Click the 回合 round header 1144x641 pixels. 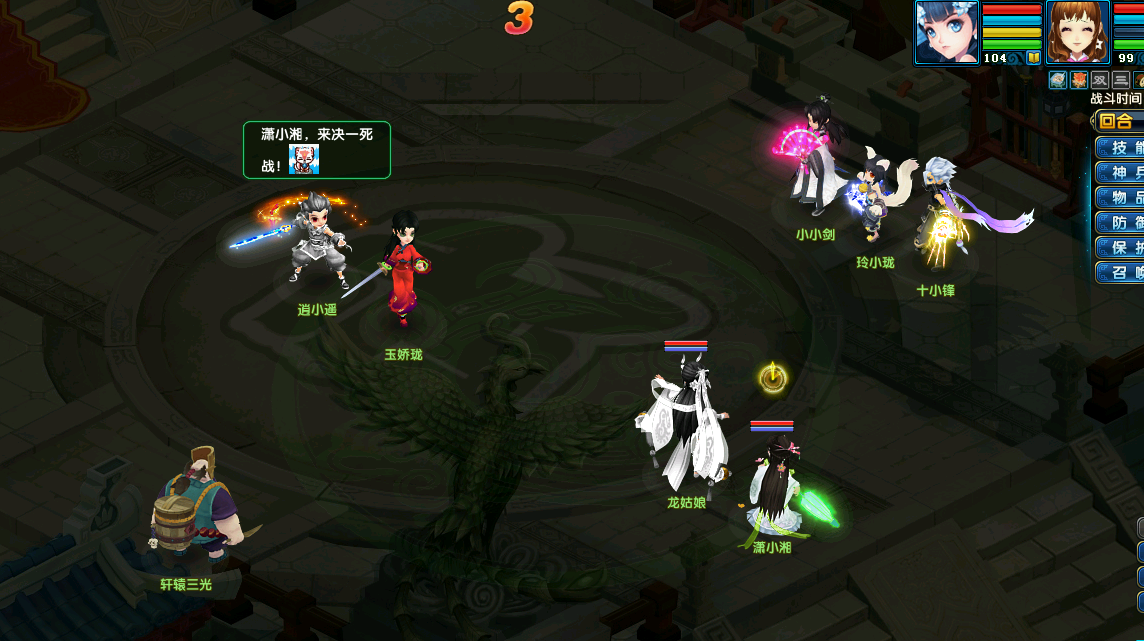(1117, 122)
